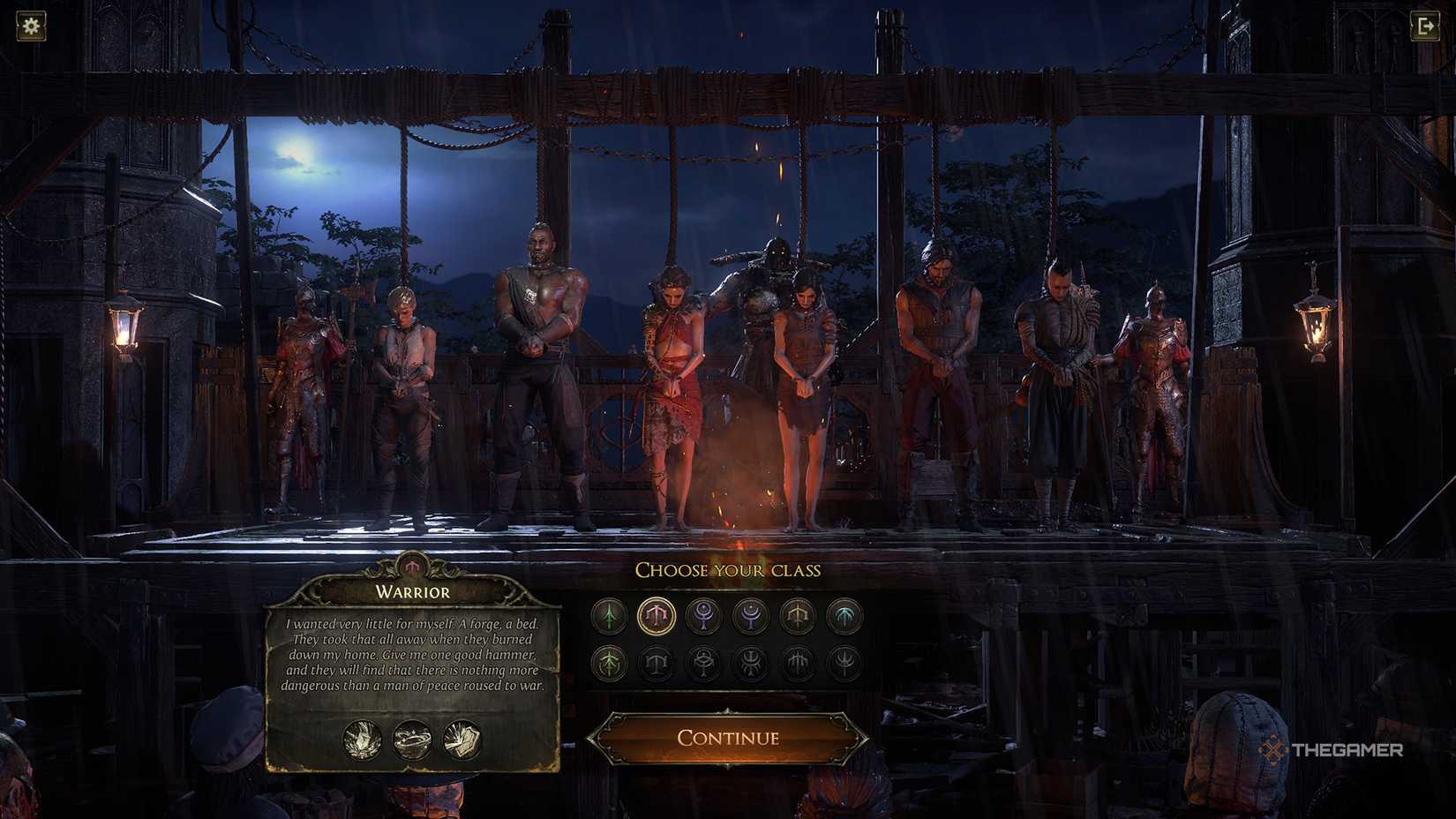
Task: Select the highlighted red Warrior class emblem
Action: pos(657,615)
